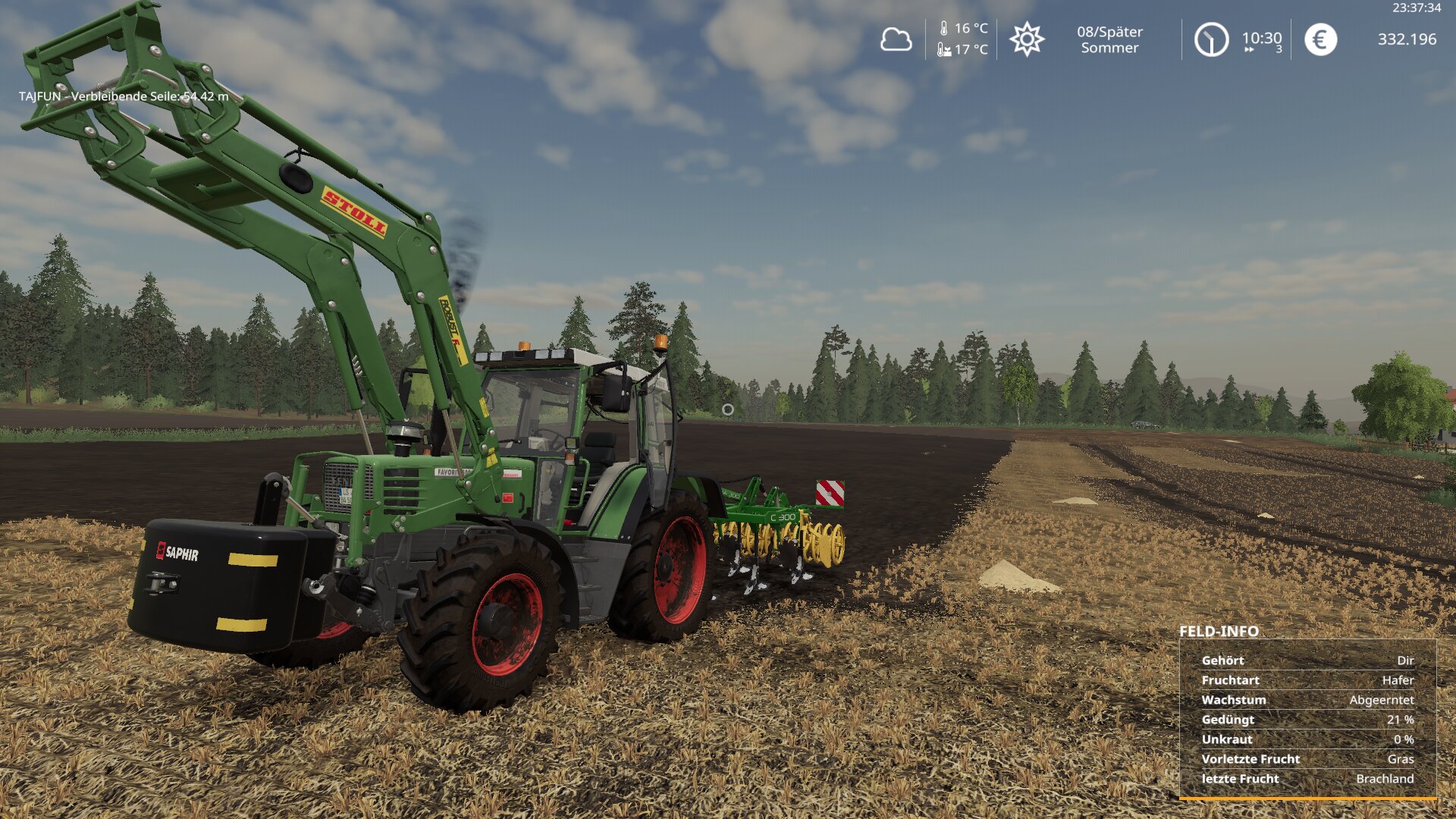This screenshot has height=819, width=1456.
Task: Select the FELD-INFO panel header
Action: pyautogui.click(x=1219, y=631)
